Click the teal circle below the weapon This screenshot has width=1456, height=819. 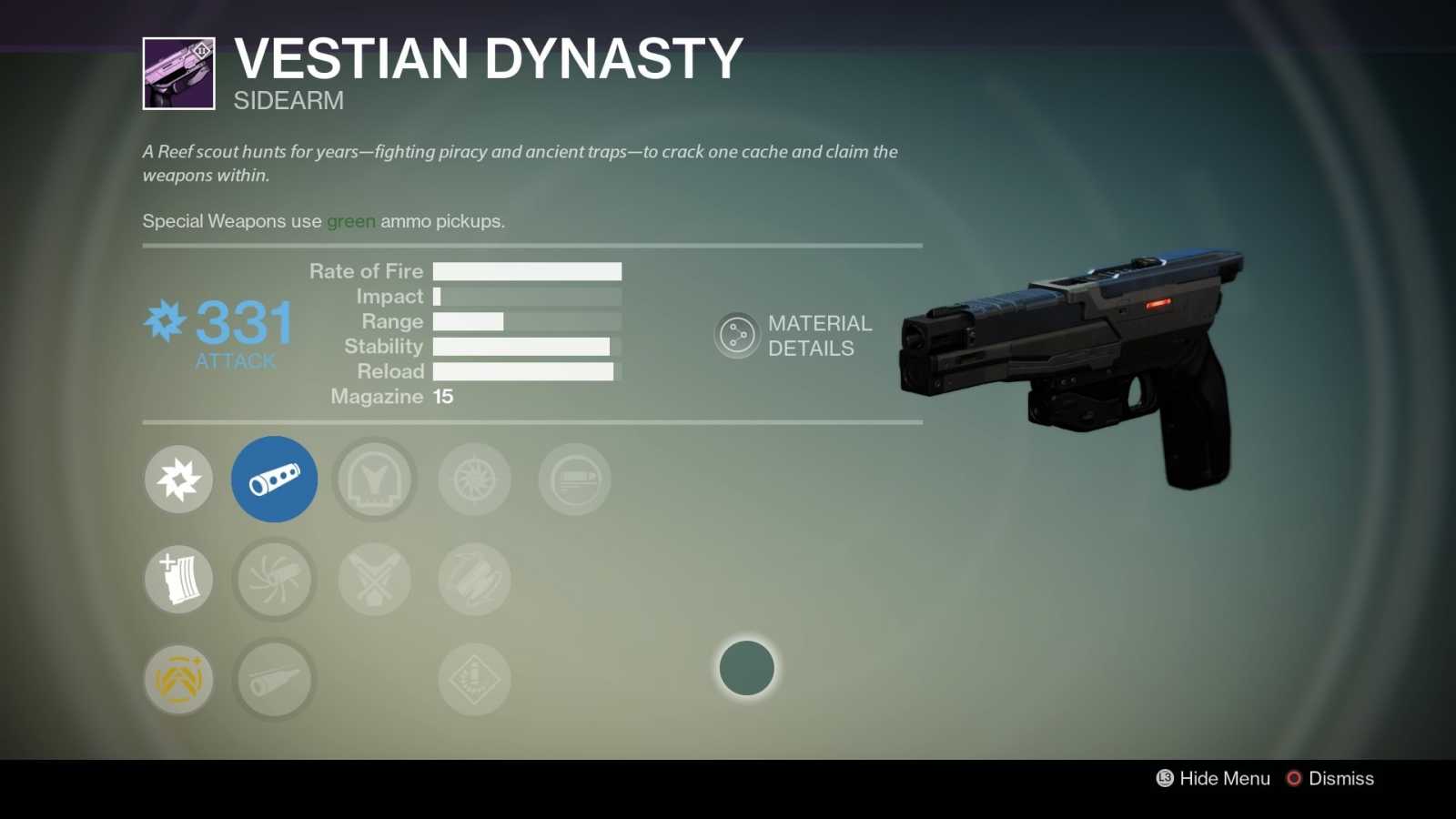(746, 668)
